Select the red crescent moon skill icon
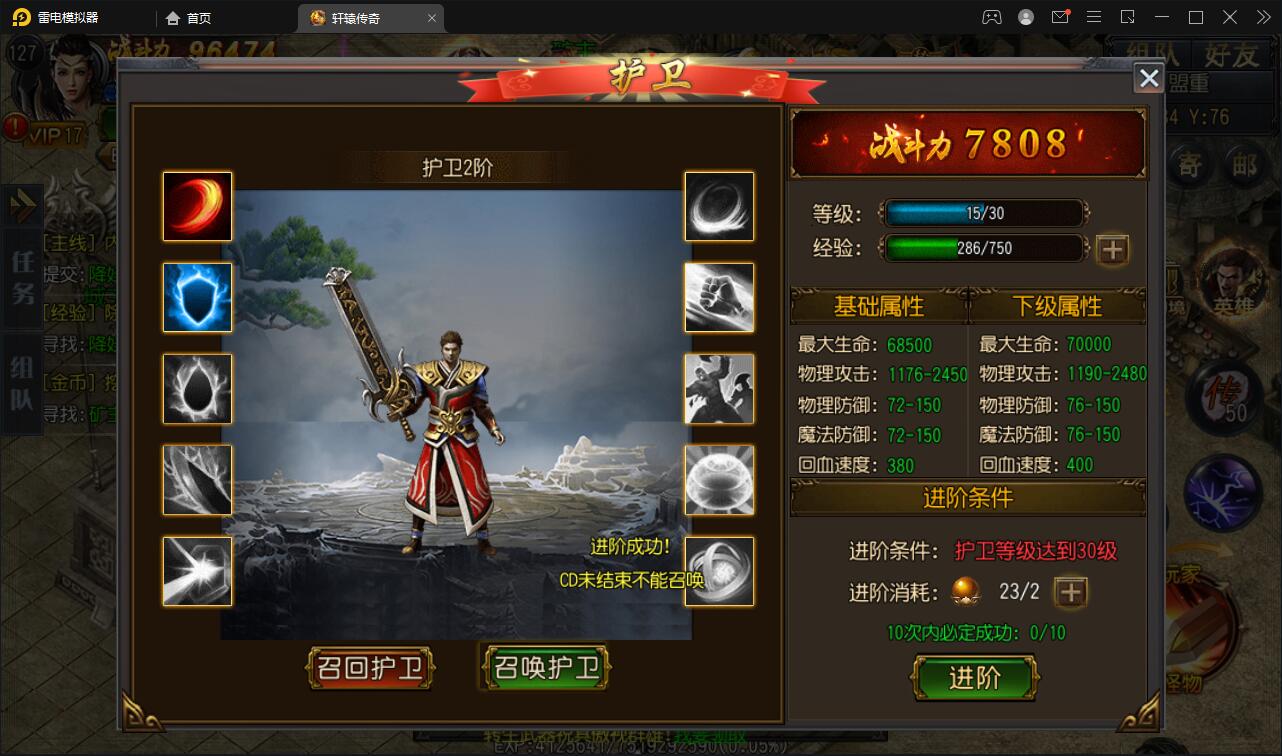This screenshot has height=756, width=1282. 196,206
